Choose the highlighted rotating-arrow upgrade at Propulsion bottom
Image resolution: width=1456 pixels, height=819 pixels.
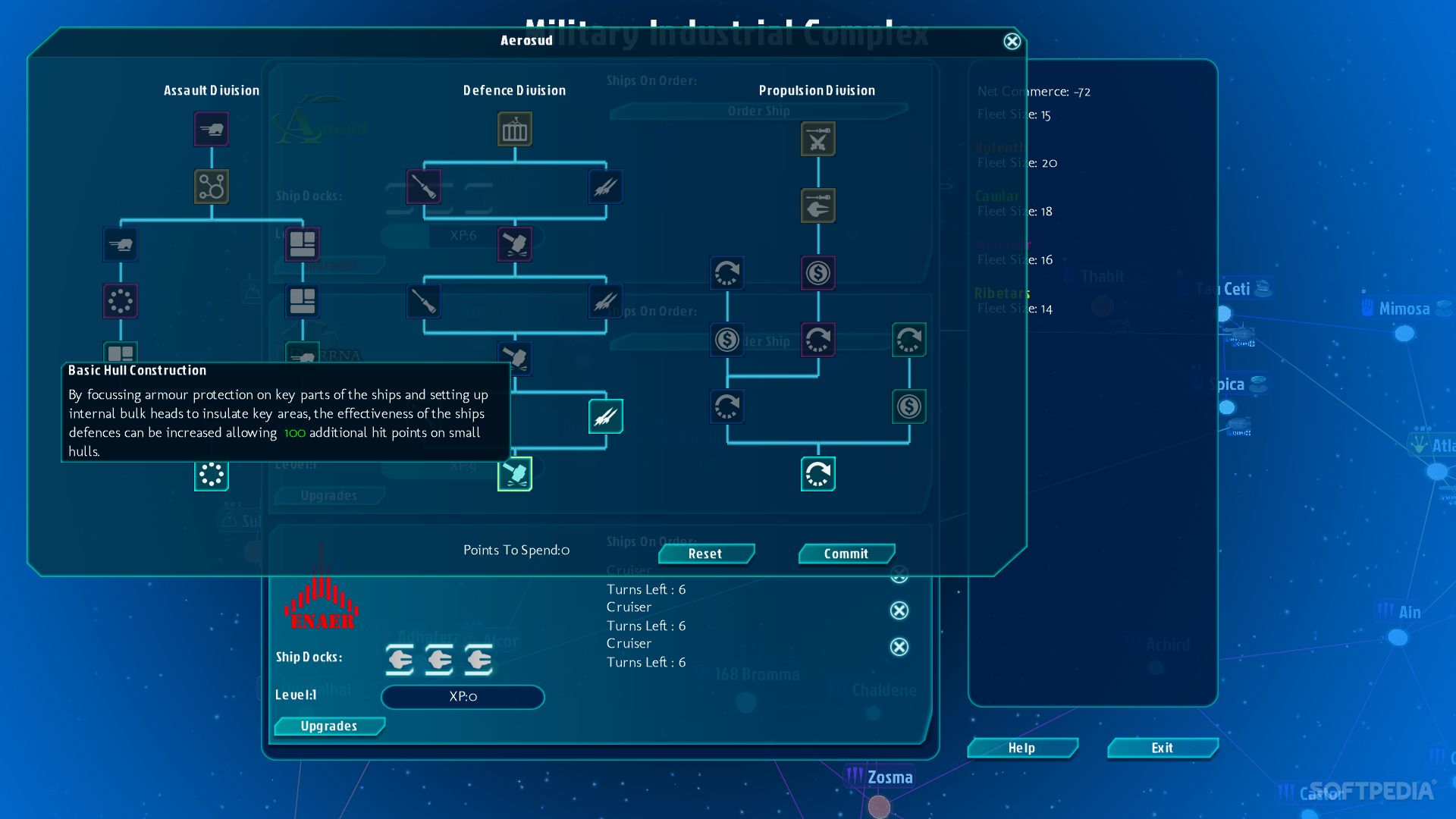818,475
